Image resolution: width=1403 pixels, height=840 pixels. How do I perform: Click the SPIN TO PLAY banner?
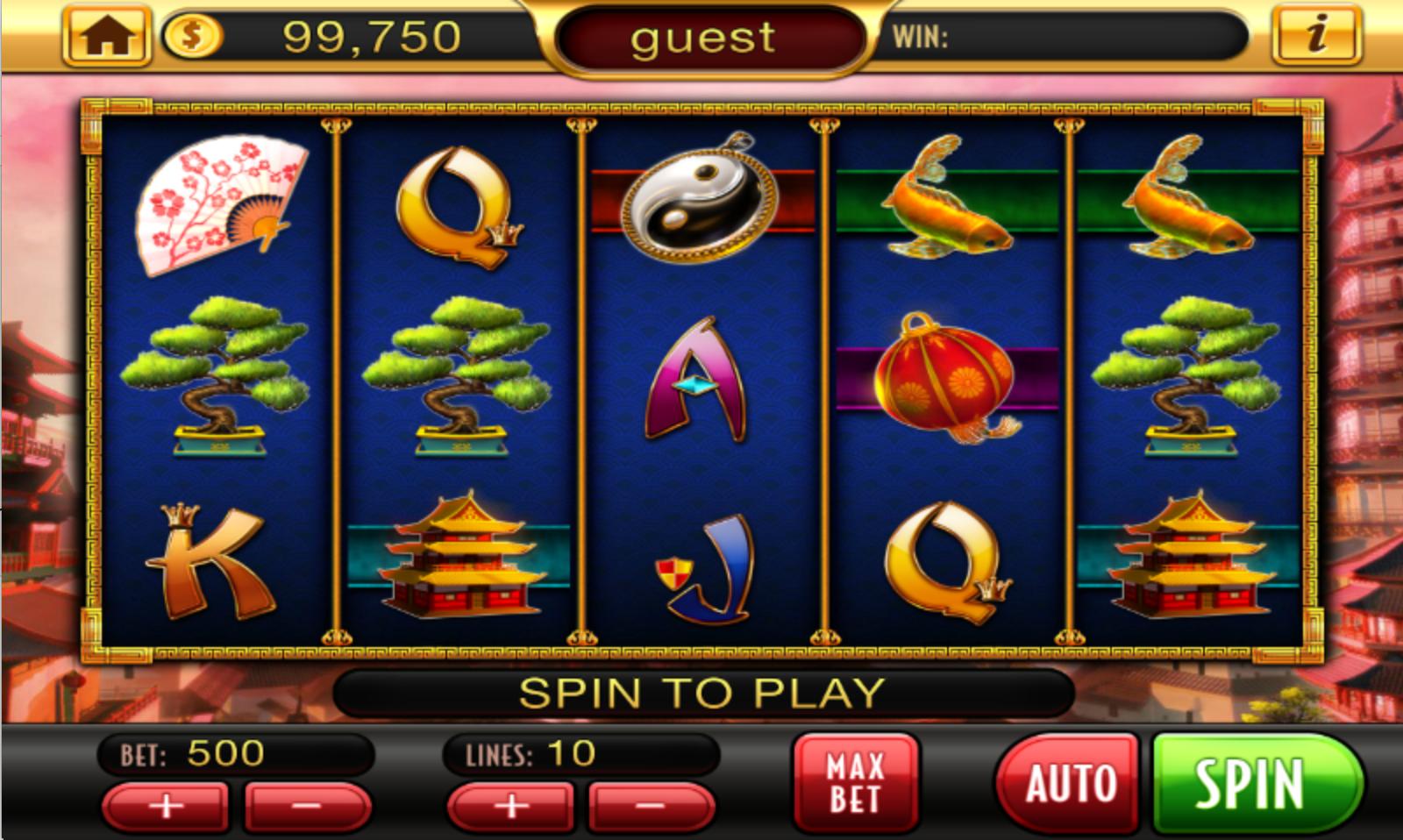701,693
